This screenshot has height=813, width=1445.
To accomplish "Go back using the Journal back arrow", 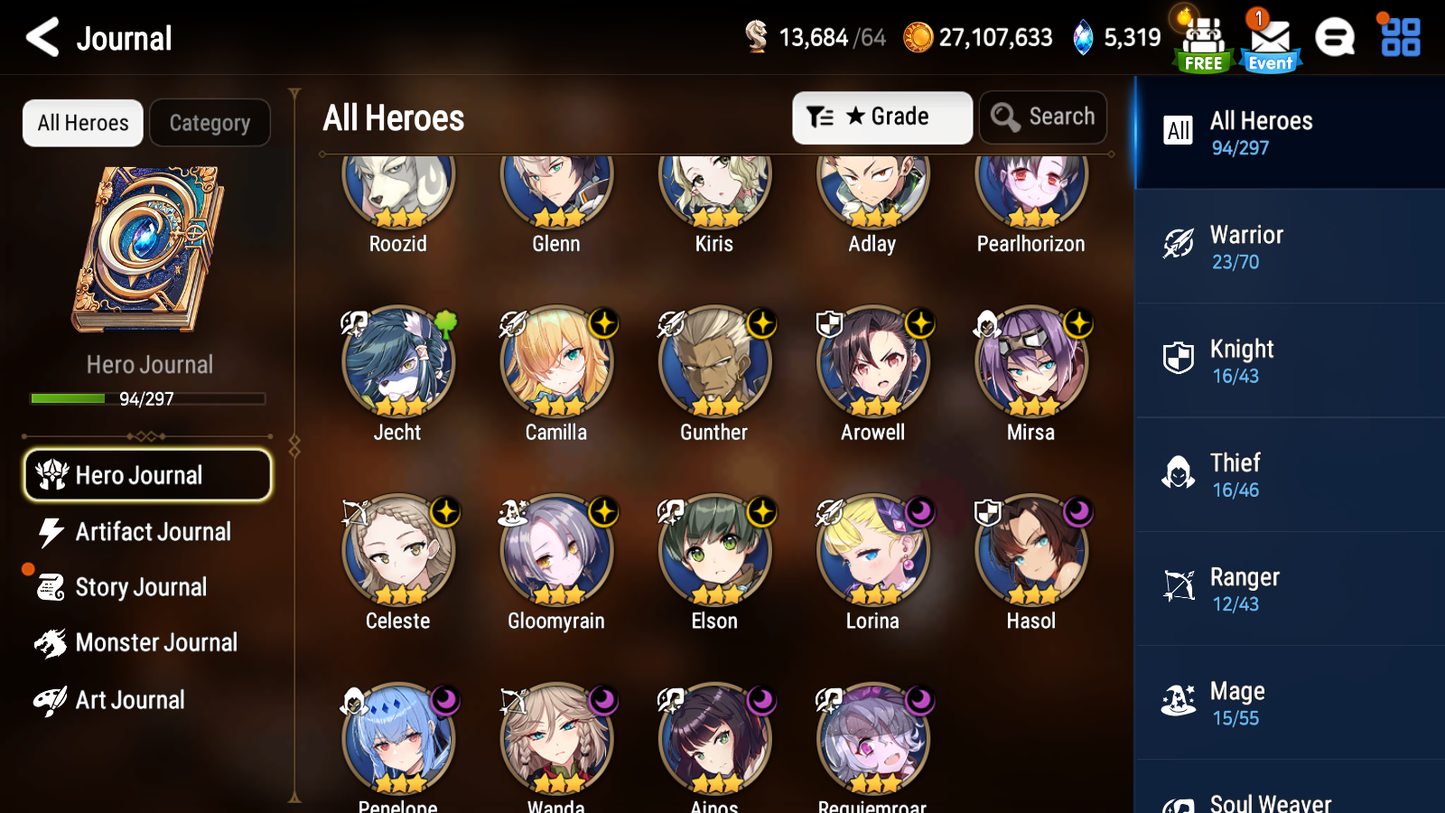I will coord(41,37).
